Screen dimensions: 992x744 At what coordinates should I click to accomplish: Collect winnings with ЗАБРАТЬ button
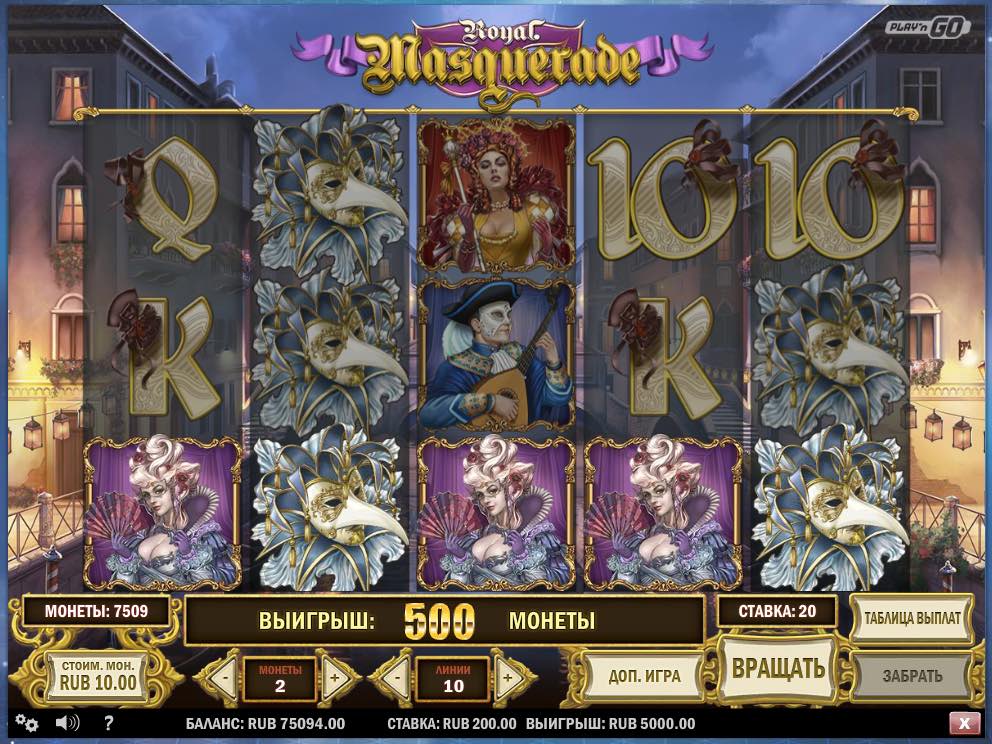tap(912, 676)
